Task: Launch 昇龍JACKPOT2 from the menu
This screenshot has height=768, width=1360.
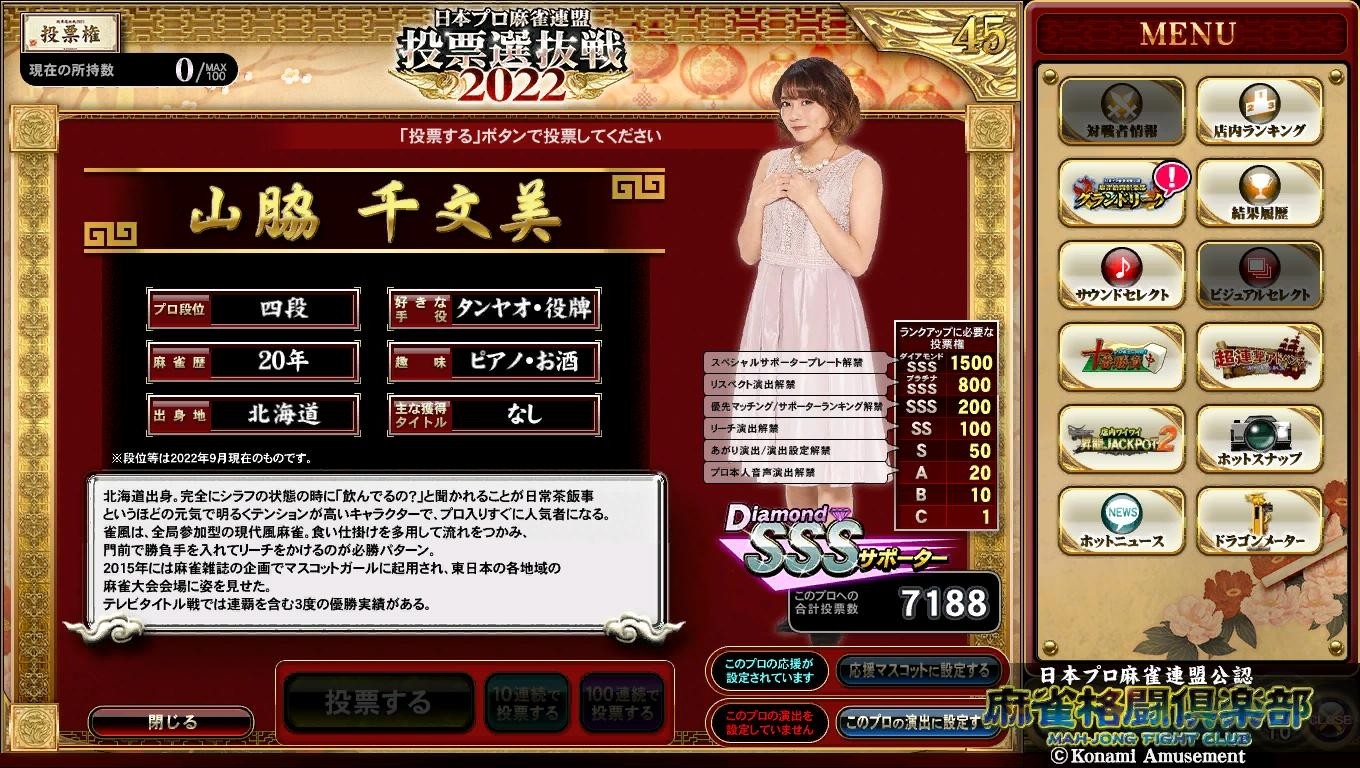Action: pyautogui.click(x=1122, y=440)
